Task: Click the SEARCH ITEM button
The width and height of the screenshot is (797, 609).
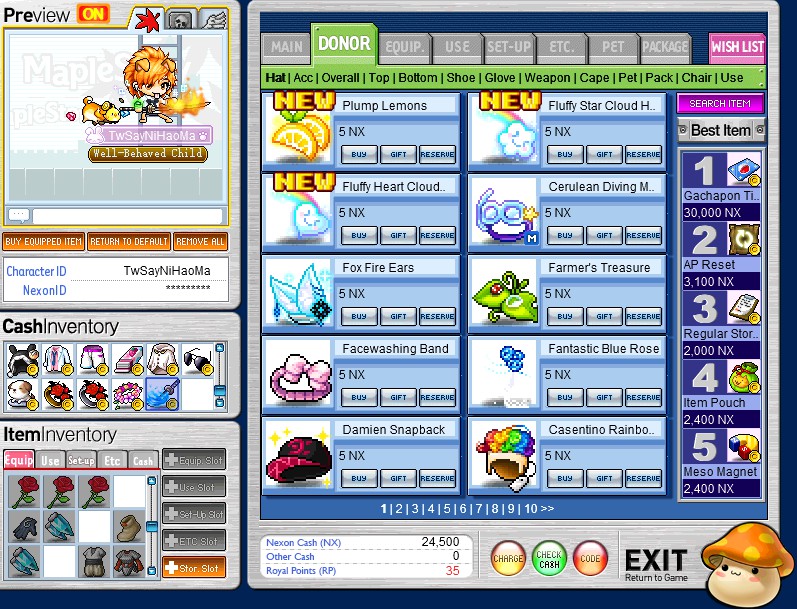Action: point(720,104)
